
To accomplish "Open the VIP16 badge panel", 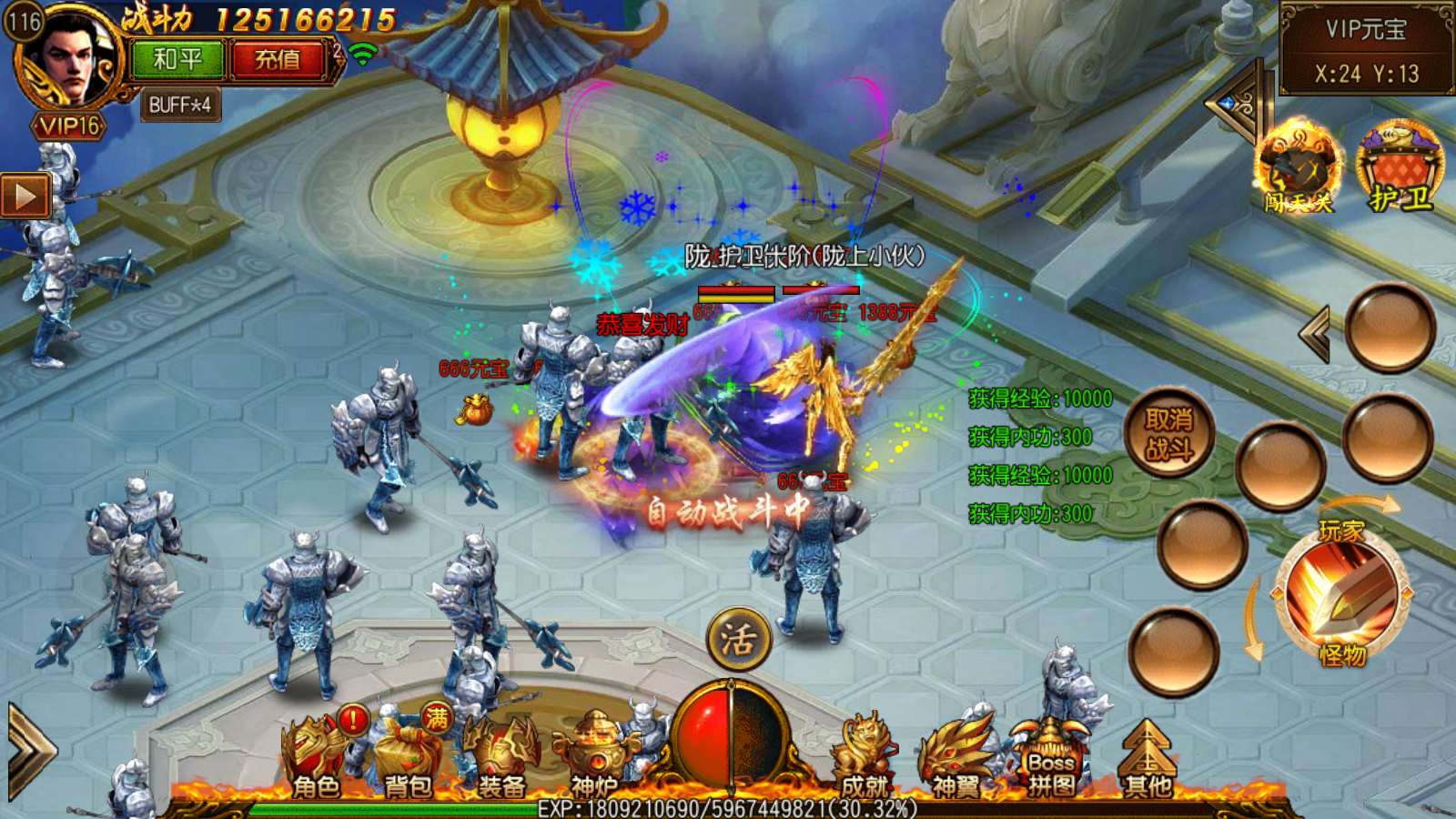I will tap(69, 126).
